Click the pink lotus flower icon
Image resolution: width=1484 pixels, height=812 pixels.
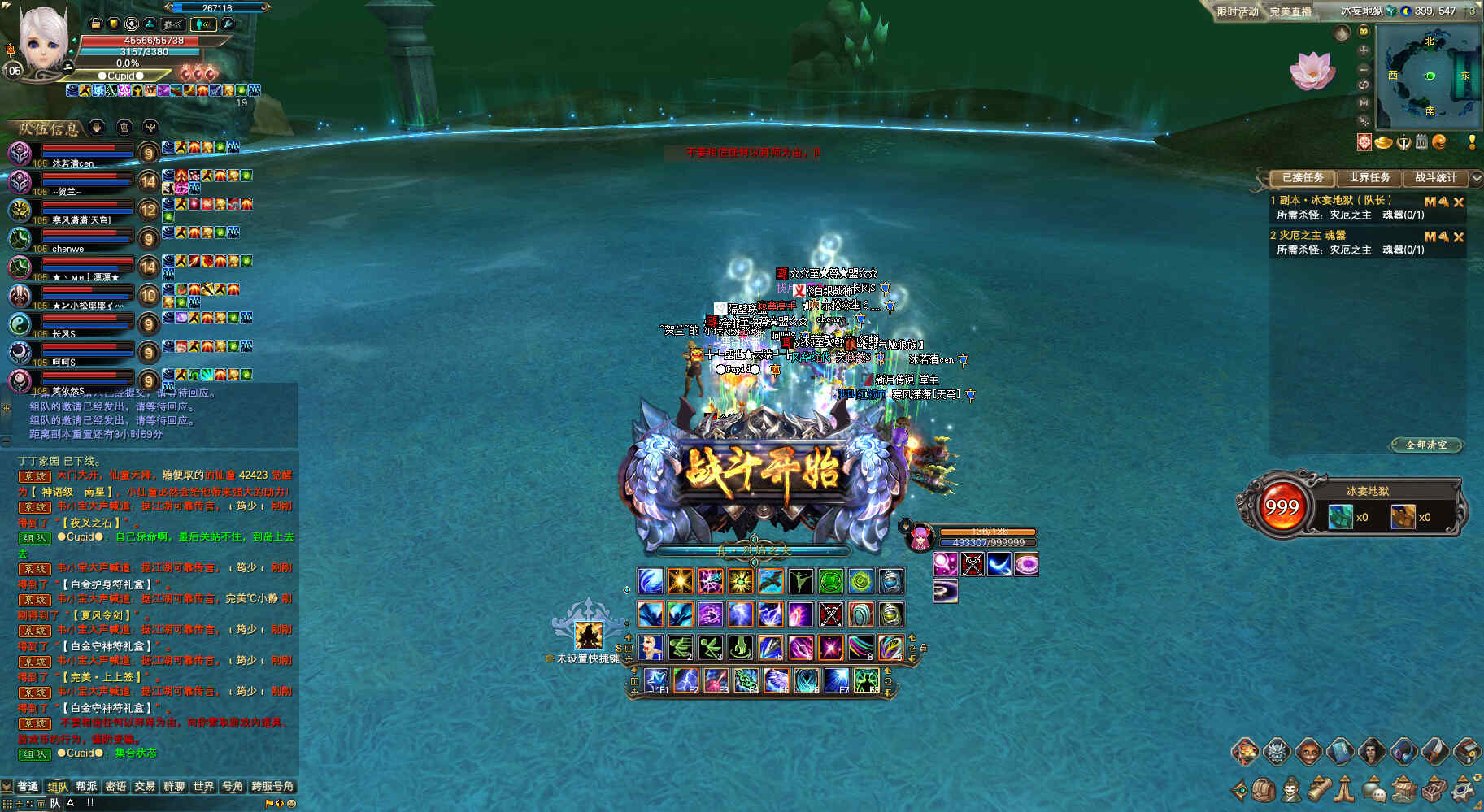click(1312, 70)
